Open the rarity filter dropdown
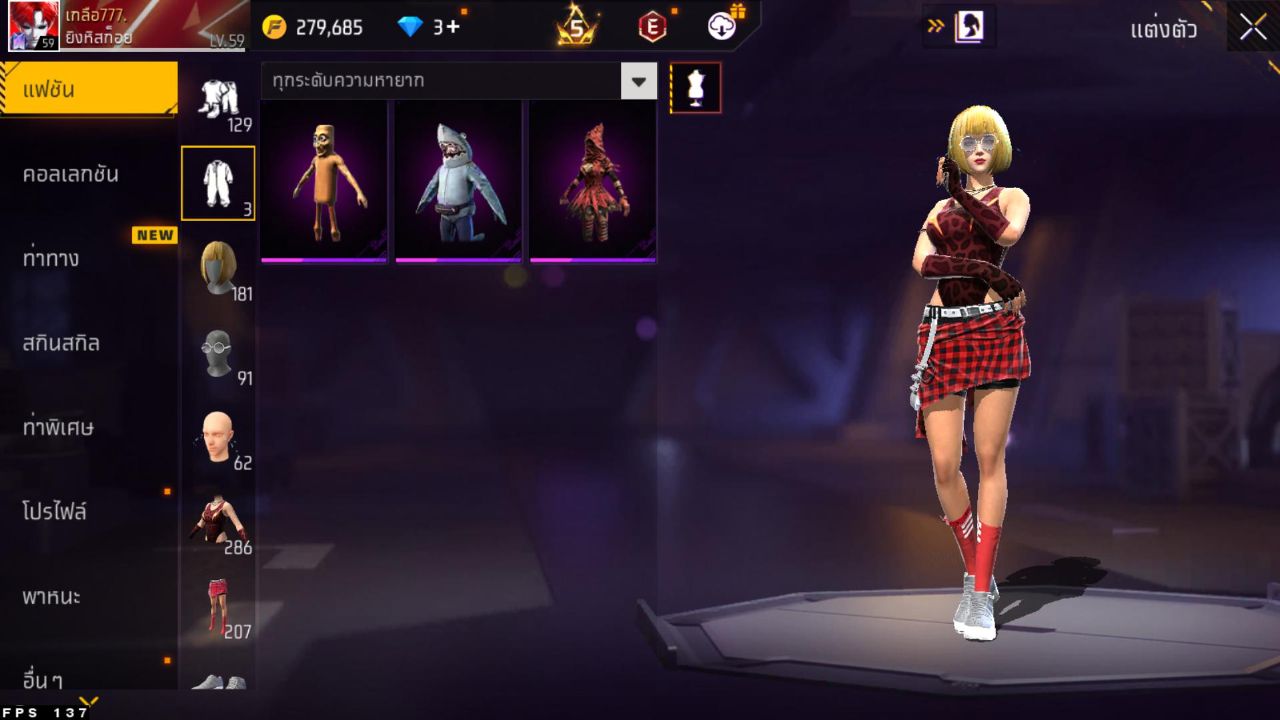Screen dimensions: 1280x720 pos(638,81)
